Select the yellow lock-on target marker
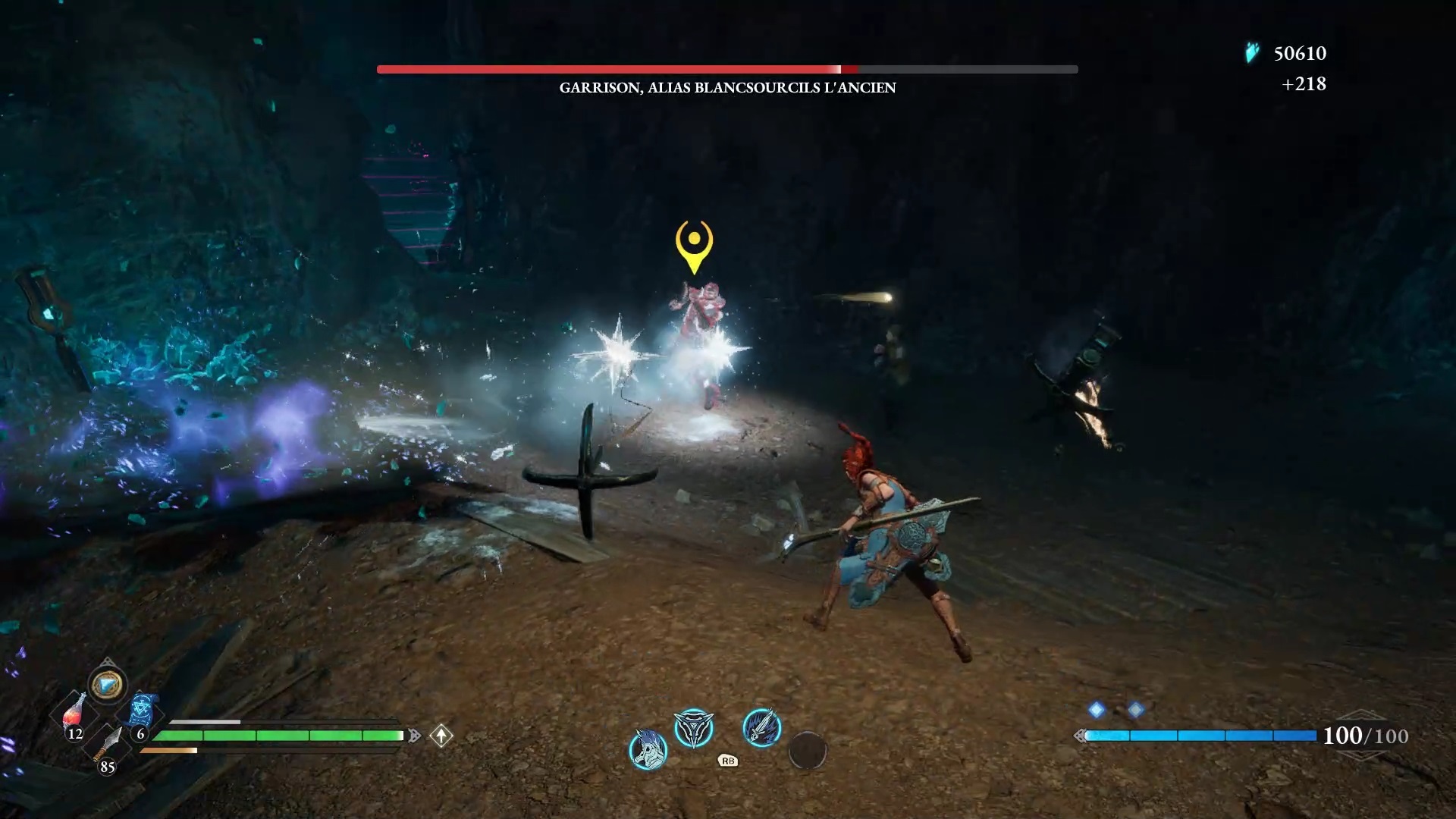The height and width of the screenshot is (819, 1456). tap(694, 244)
